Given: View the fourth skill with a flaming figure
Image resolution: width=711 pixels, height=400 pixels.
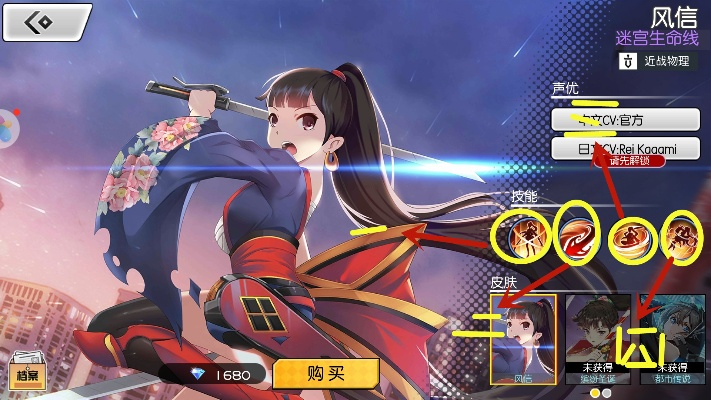Looking at the screenshot, I should 683,236.
